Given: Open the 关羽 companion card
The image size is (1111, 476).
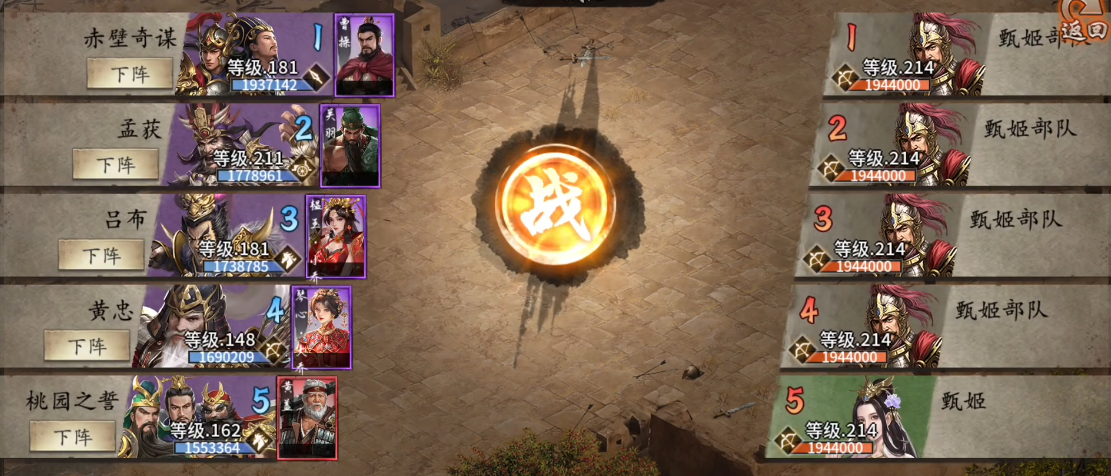Looking at the screenshot, I should tap(350, 145).
